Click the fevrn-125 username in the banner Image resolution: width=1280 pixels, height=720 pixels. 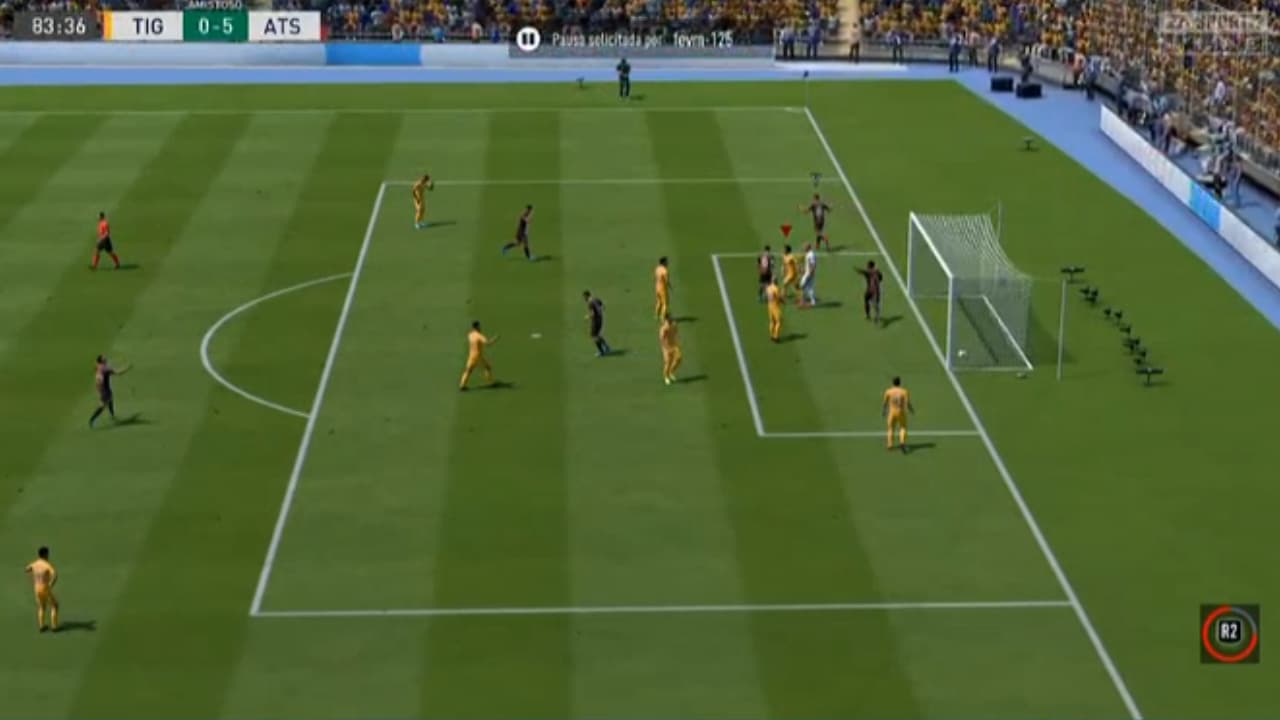pos(703,43)
